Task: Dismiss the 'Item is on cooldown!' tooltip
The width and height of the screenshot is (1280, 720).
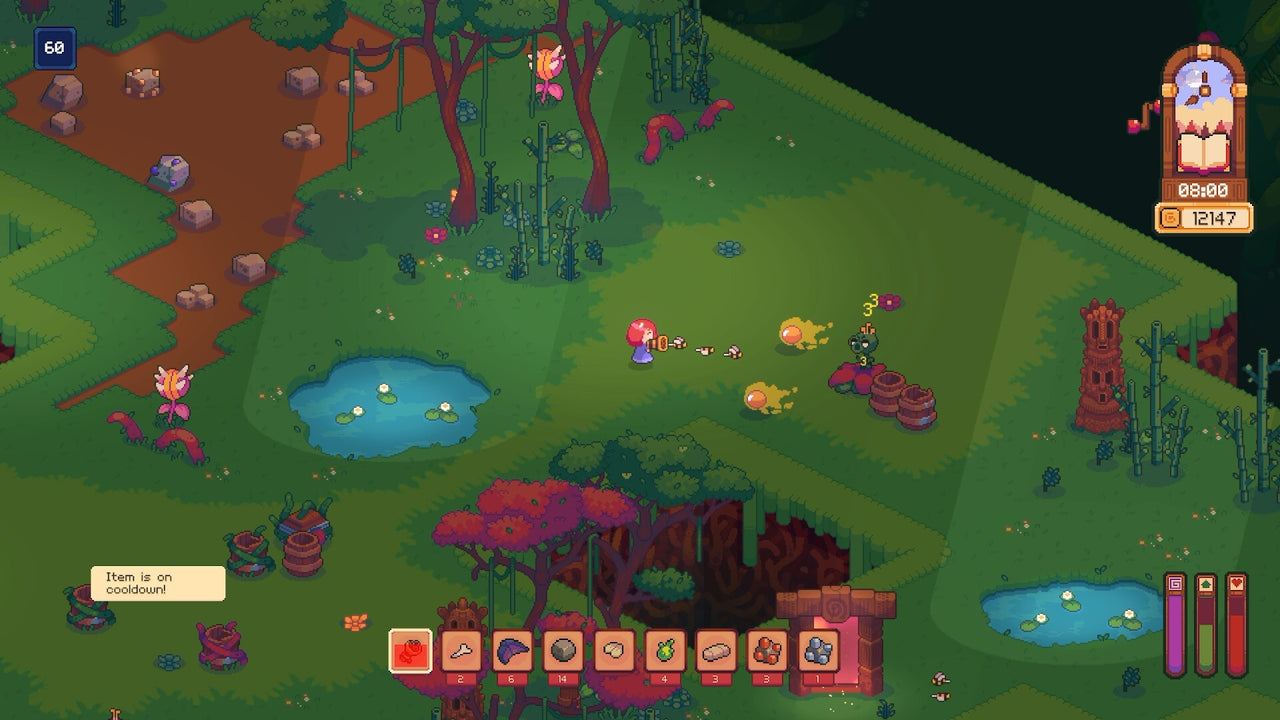Action: 156,582
